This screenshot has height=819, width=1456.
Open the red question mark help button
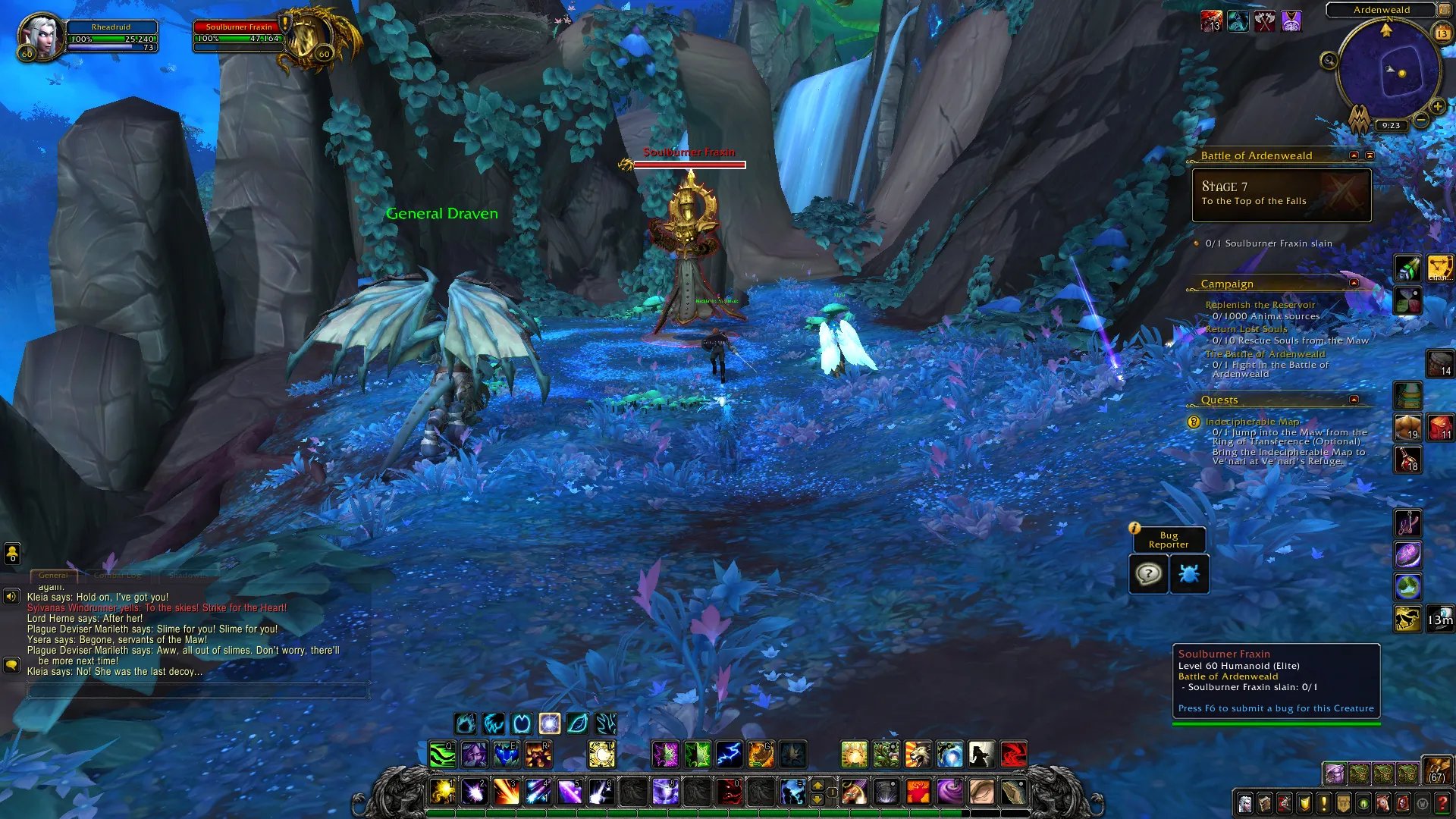pos(1442,803)
